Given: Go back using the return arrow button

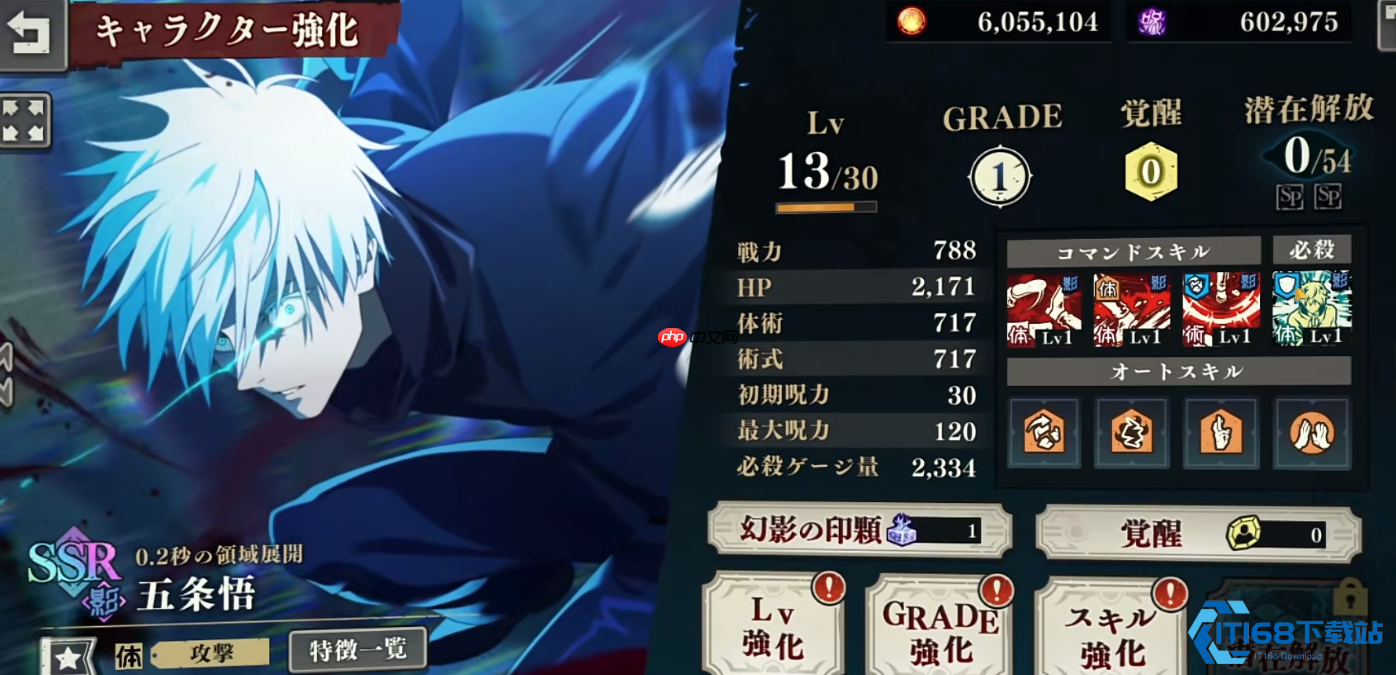Looking at the screenshot, I should [29, 33].
